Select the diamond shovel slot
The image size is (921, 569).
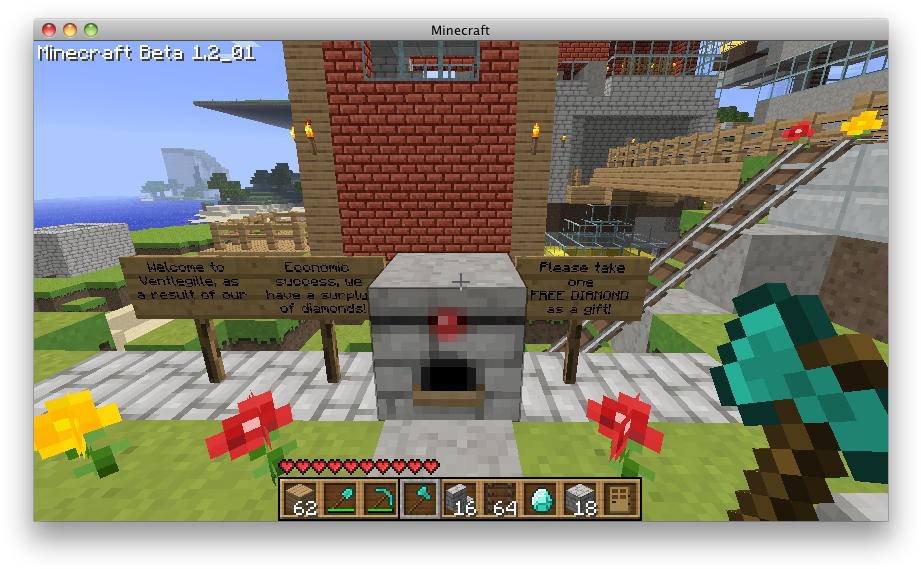[340, 498]
